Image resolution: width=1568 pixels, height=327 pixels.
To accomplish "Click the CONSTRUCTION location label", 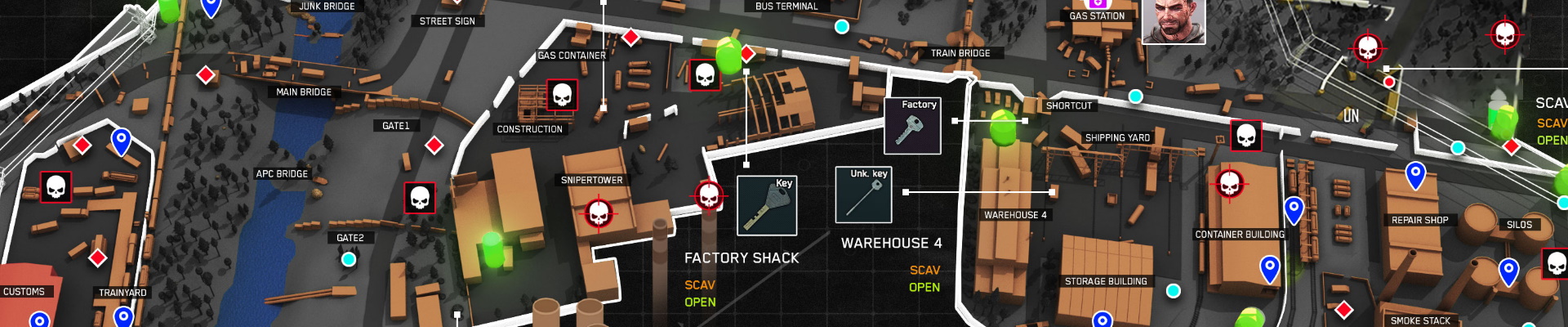I will (x=529, y=129).
